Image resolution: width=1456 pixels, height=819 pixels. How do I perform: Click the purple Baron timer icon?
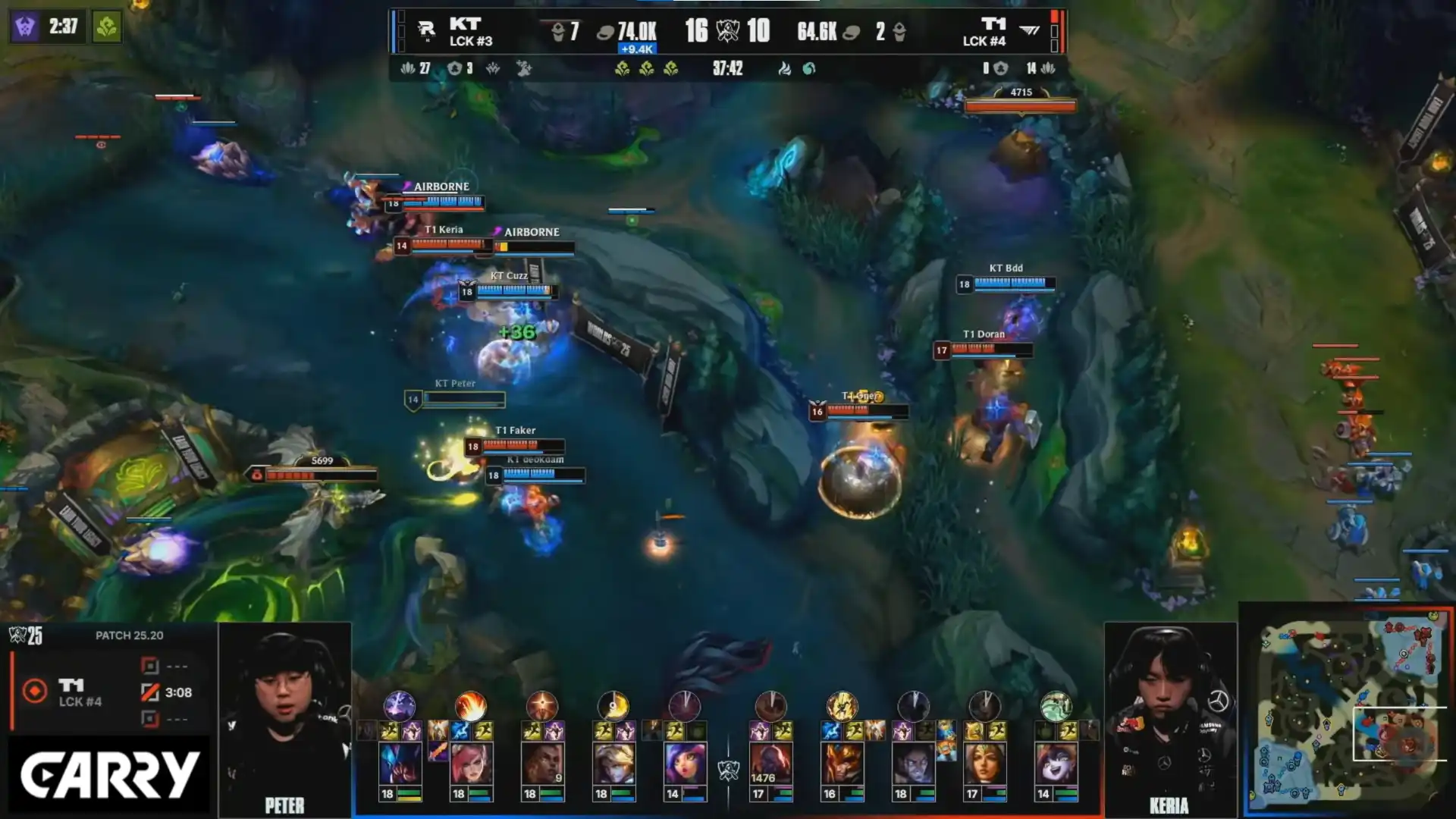(23, 27)
